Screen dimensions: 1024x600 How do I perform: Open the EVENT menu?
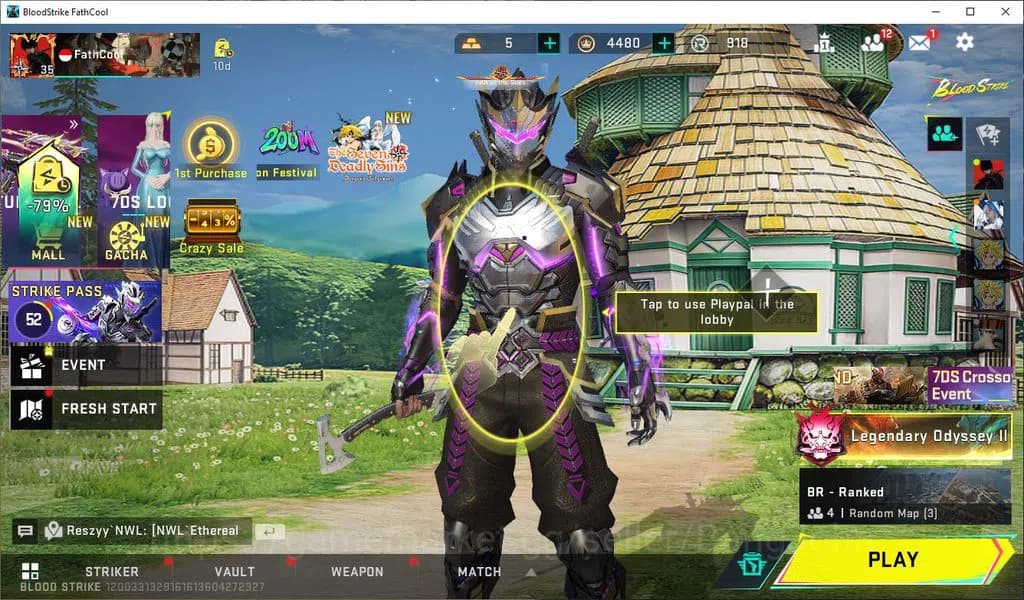(x=85, y=365)
